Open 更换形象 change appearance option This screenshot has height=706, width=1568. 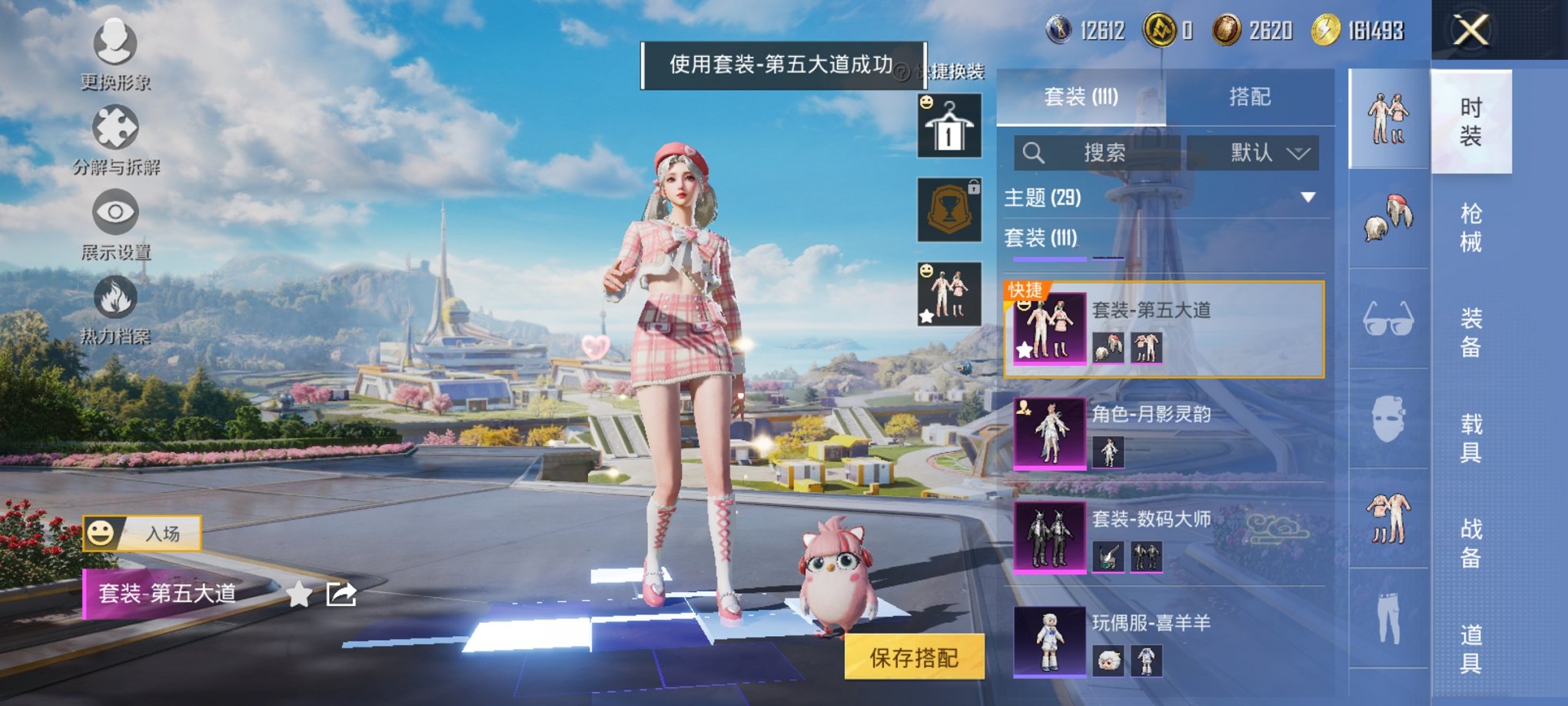[x=115, y=52]
